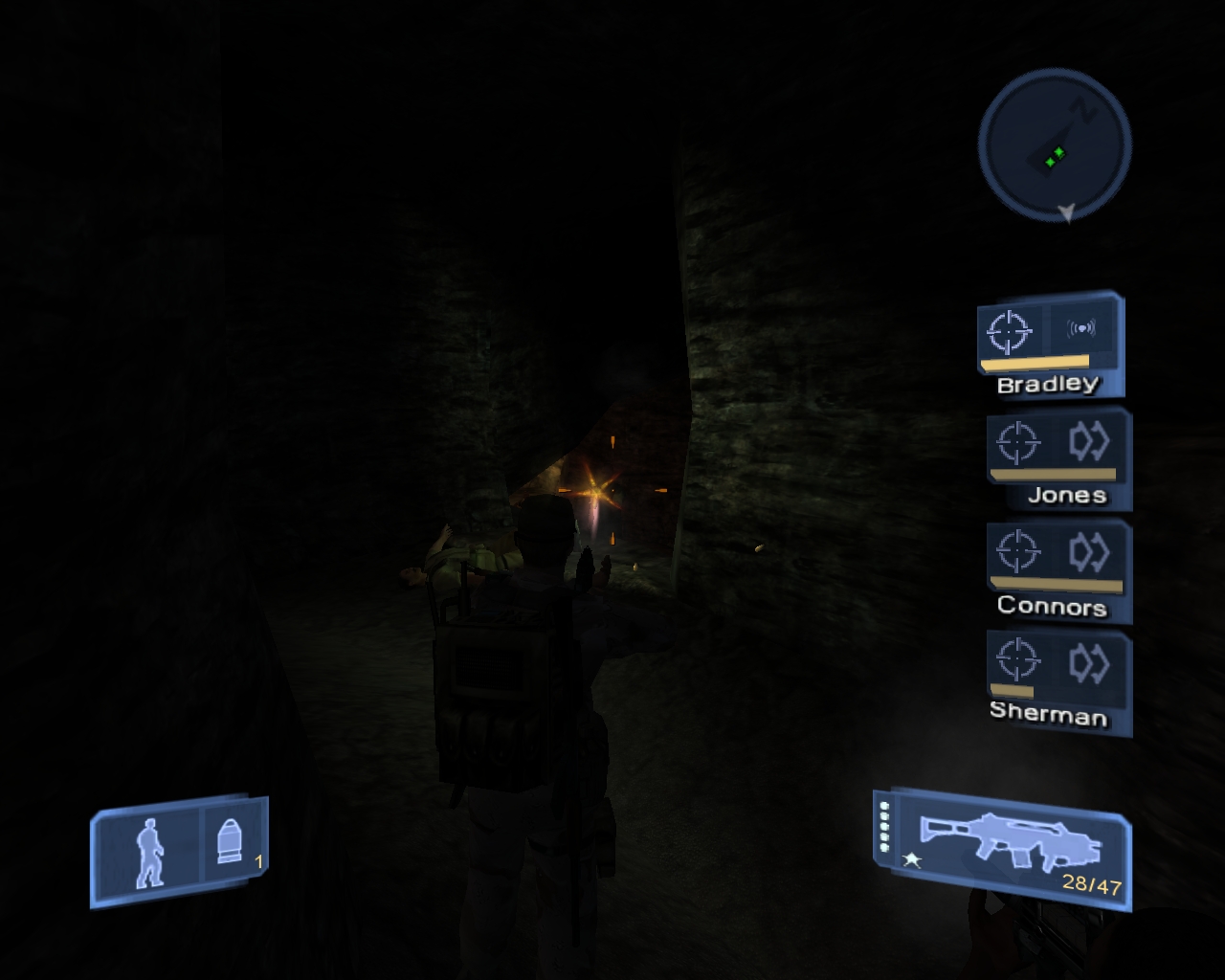This screenshot has width=1225, height=980.
Task: Select squad member Jones's panel
Action: click(1059, 457)
